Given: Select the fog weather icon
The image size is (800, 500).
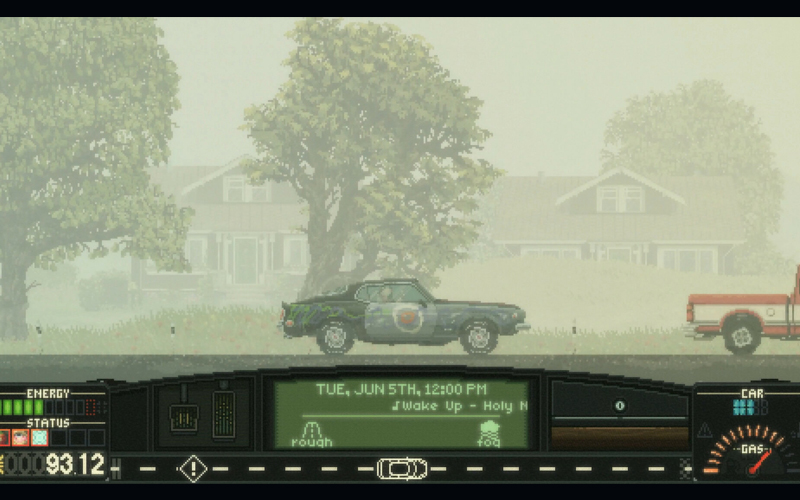Looking at the screenshot, I should pos(488,431).
